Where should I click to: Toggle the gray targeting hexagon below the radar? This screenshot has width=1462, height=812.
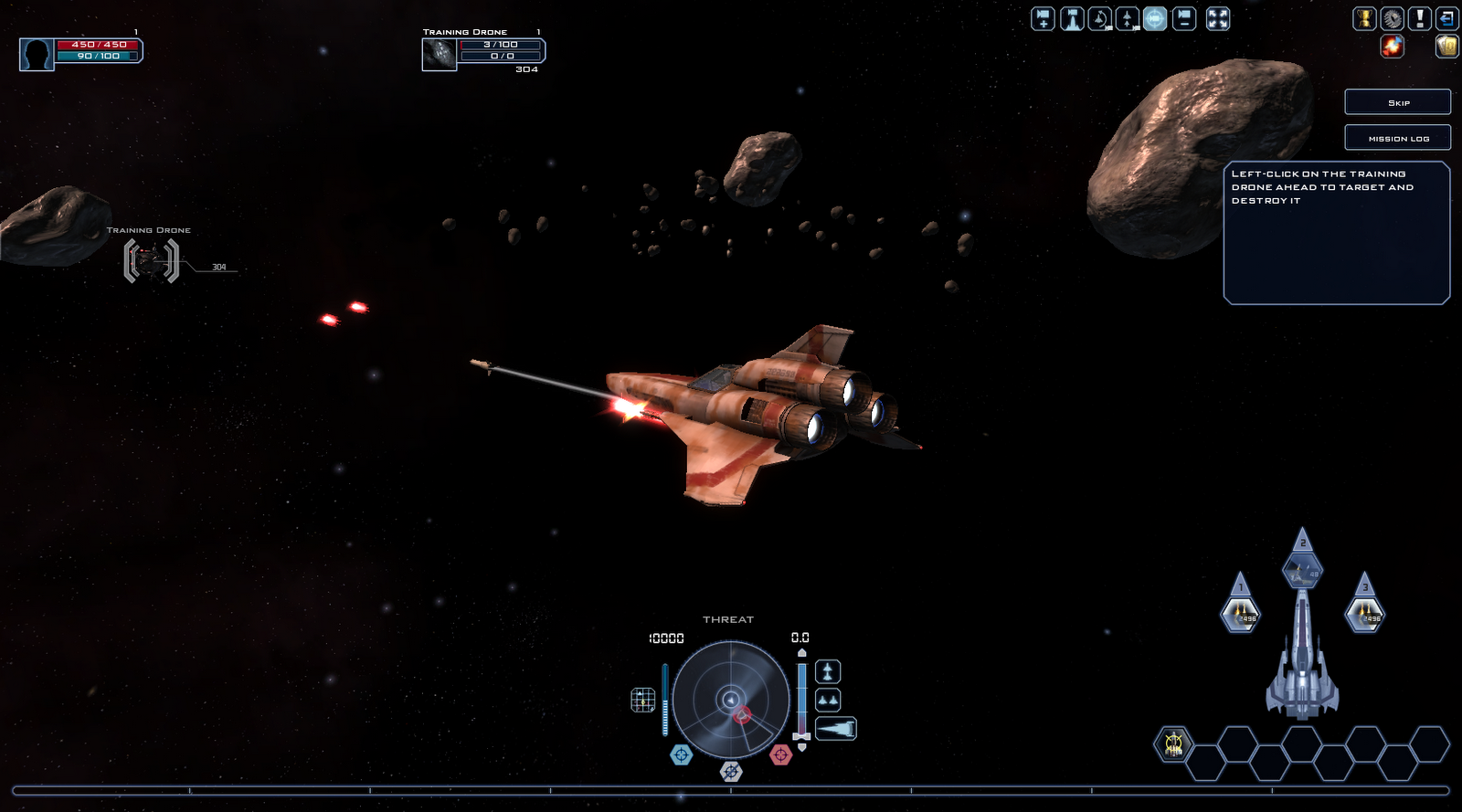tap(731, 772)
